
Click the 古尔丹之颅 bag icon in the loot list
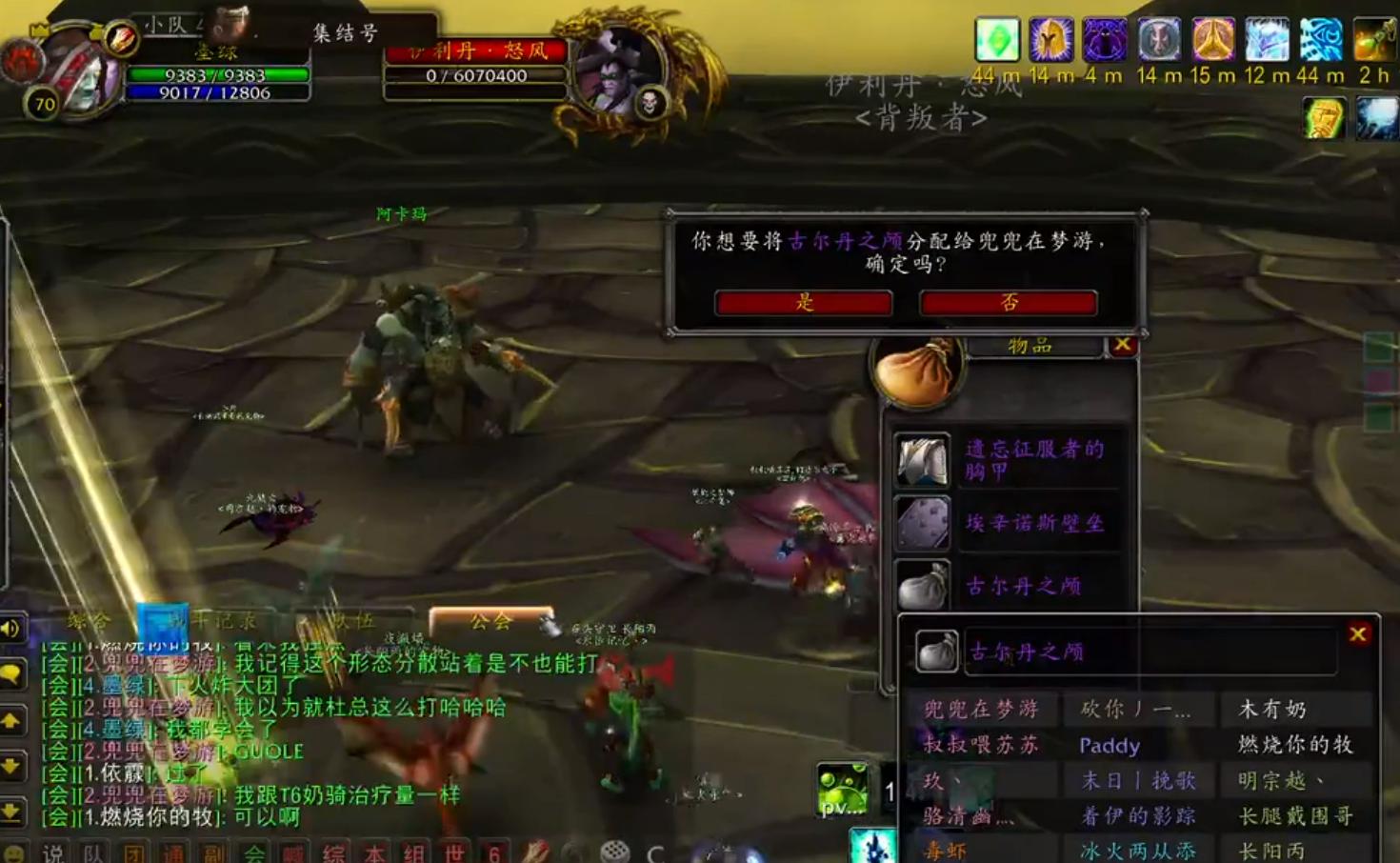click(921, 588)
